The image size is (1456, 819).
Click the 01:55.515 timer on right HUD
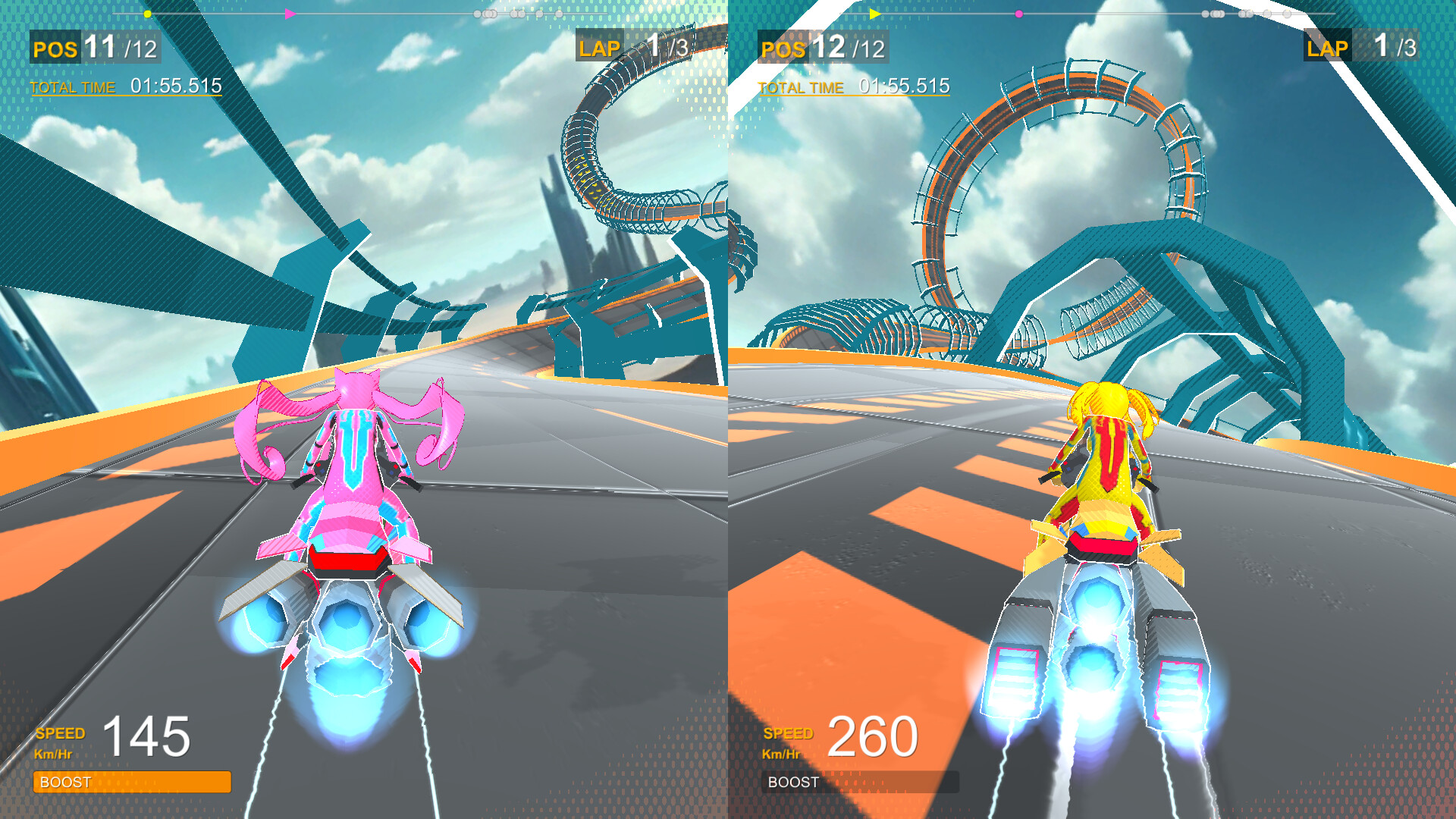coord(904,86)
